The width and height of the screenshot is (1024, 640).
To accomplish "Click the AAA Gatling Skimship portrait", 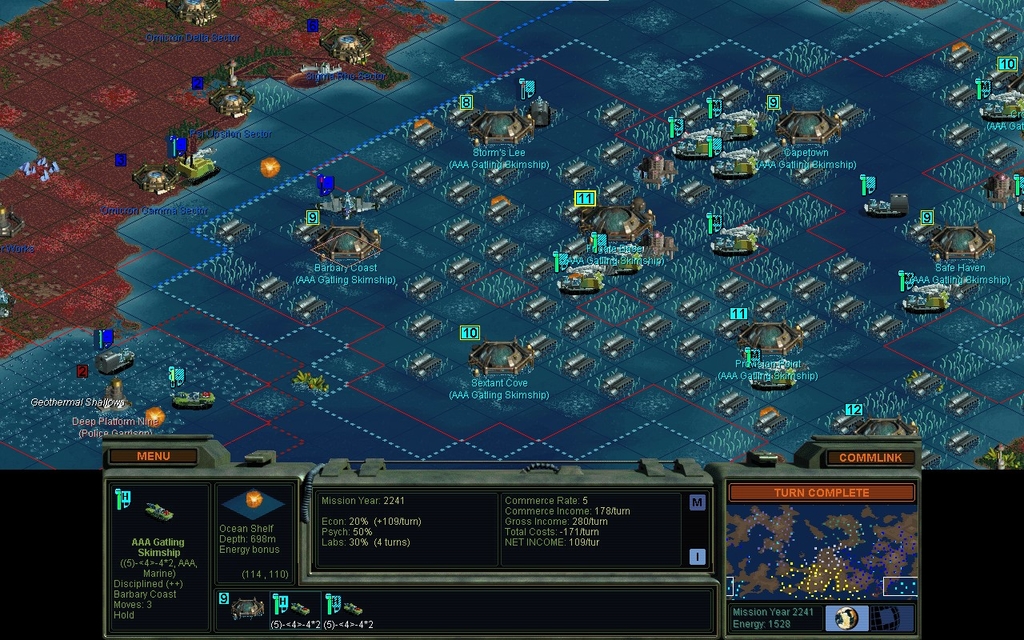I will 157,512.
